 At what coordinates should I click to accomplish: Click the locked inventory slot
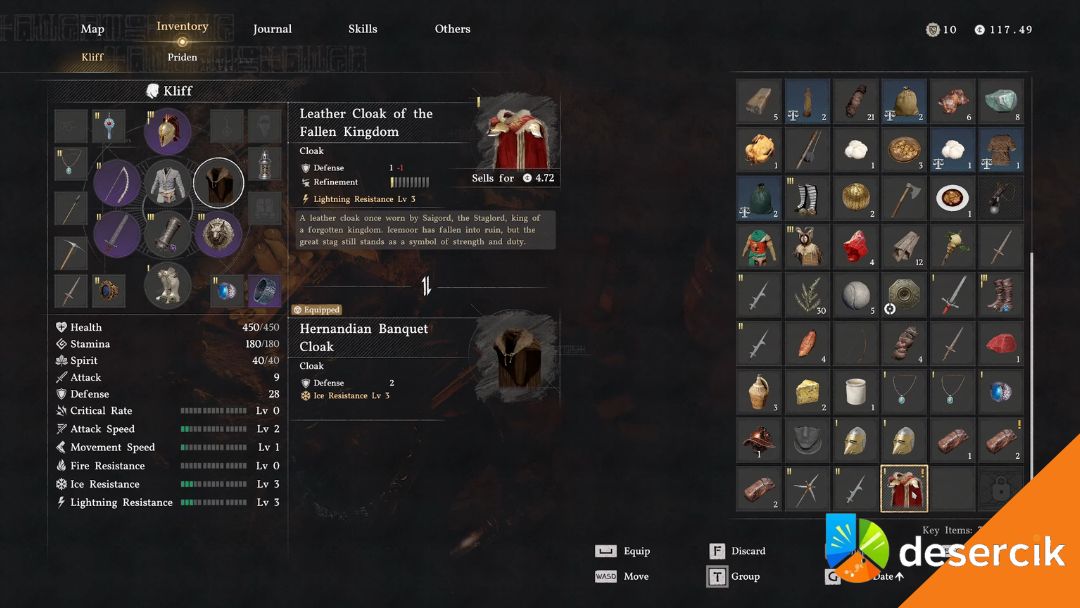click(1000, 489)
